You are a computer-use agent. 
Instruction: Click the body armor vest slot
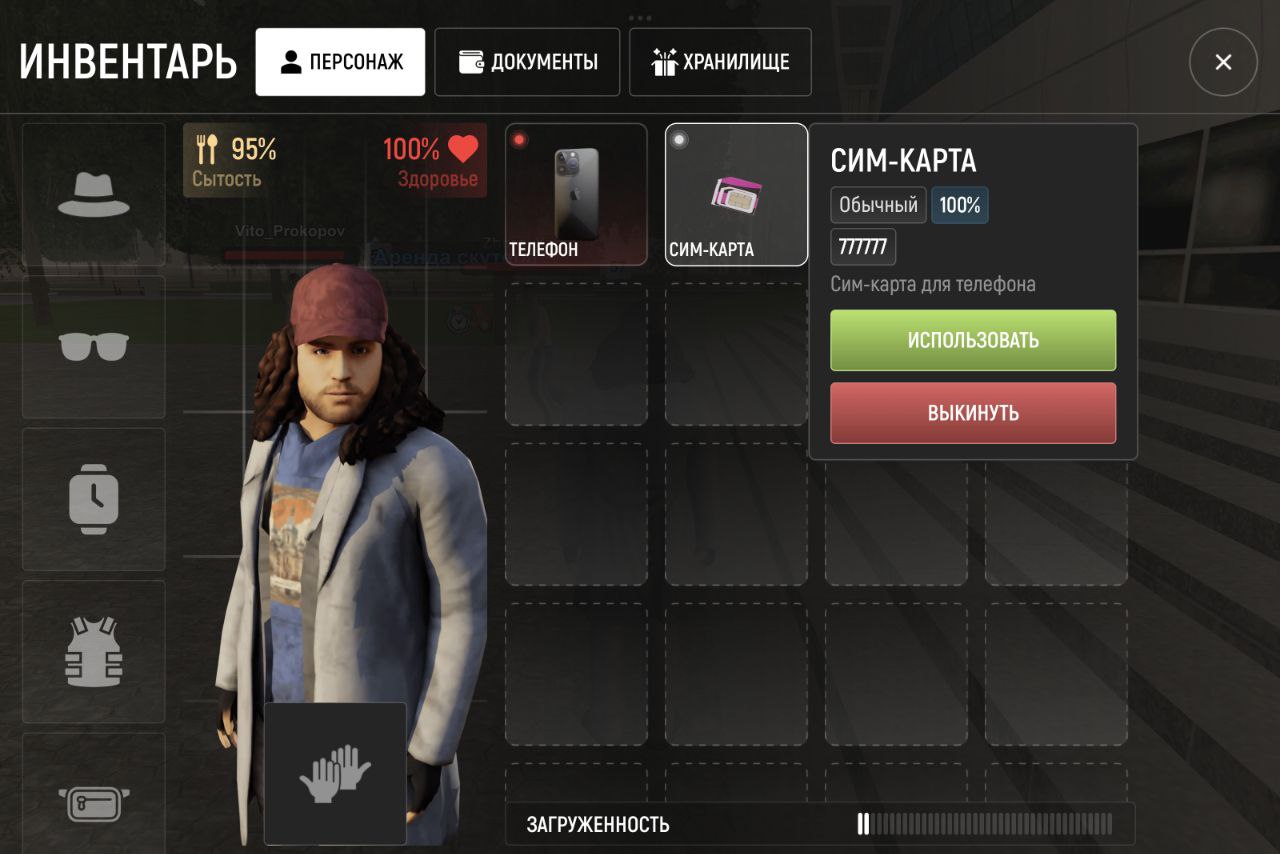94,651
